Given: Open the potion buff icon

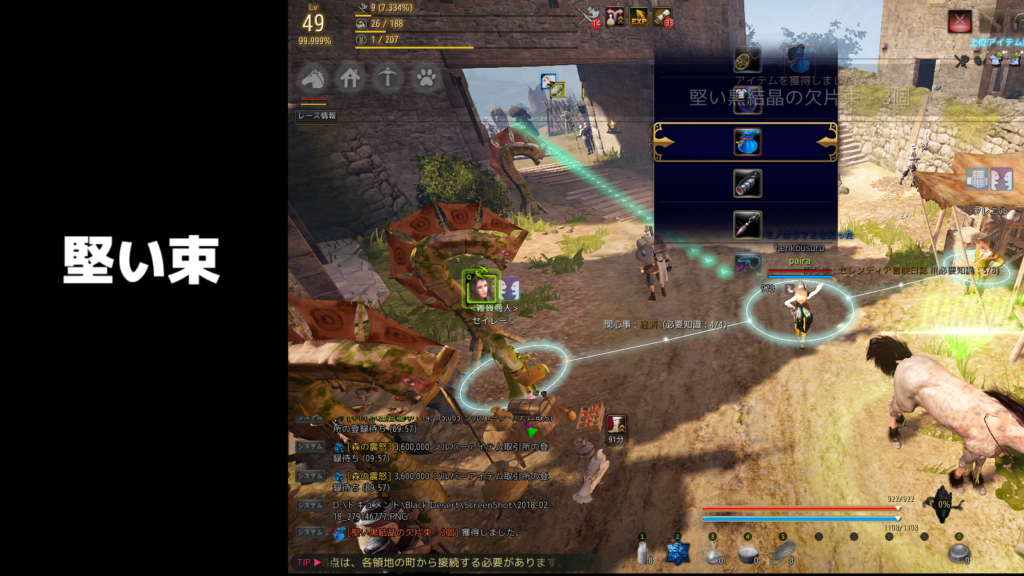Looking at the screenshot, I should click(614, 16).
